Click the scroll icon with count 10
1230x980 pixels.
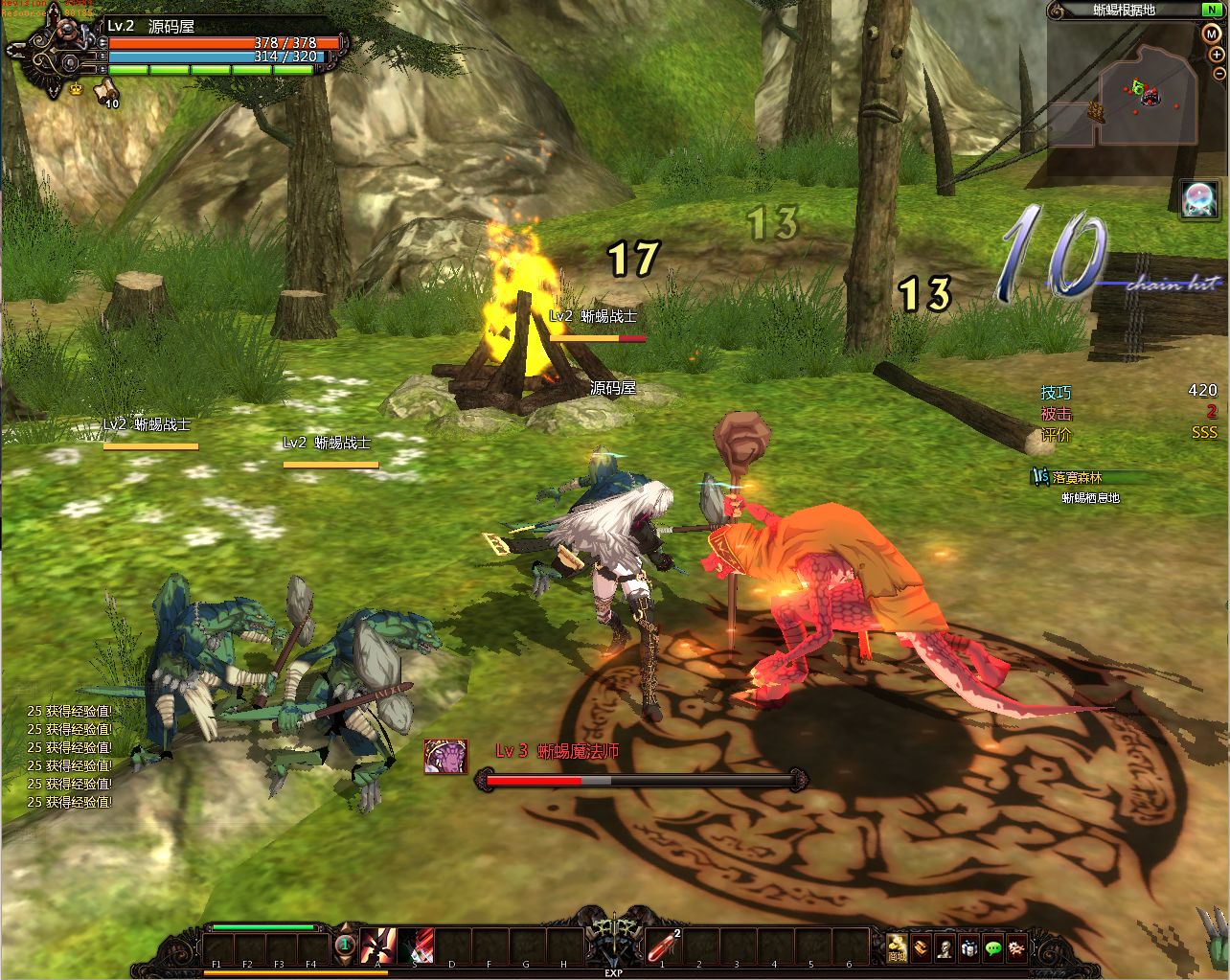103,91
